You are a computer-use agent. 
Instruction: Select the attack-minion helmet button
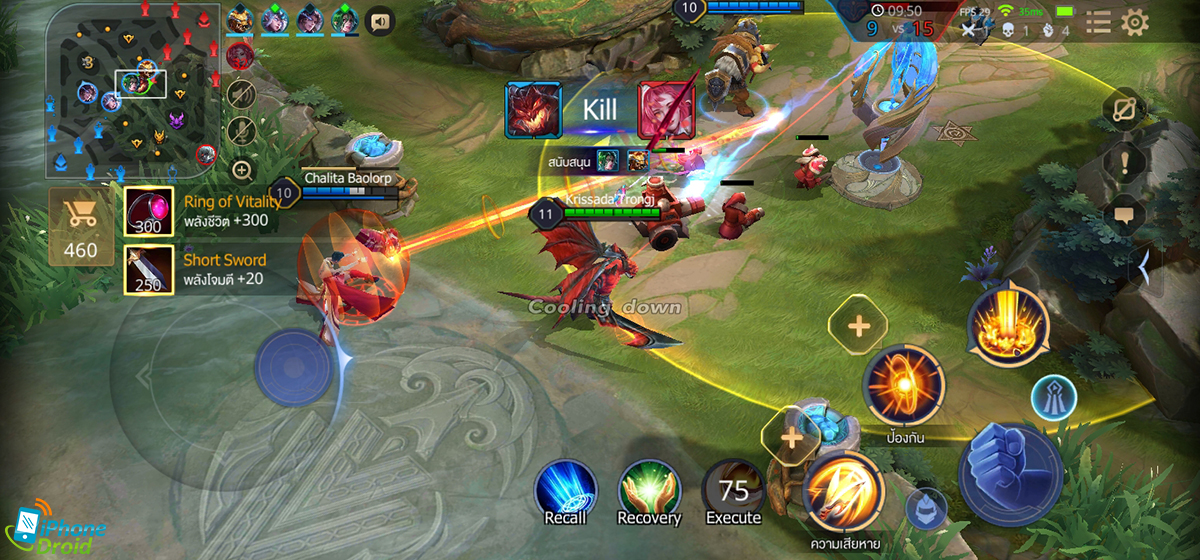926,509
